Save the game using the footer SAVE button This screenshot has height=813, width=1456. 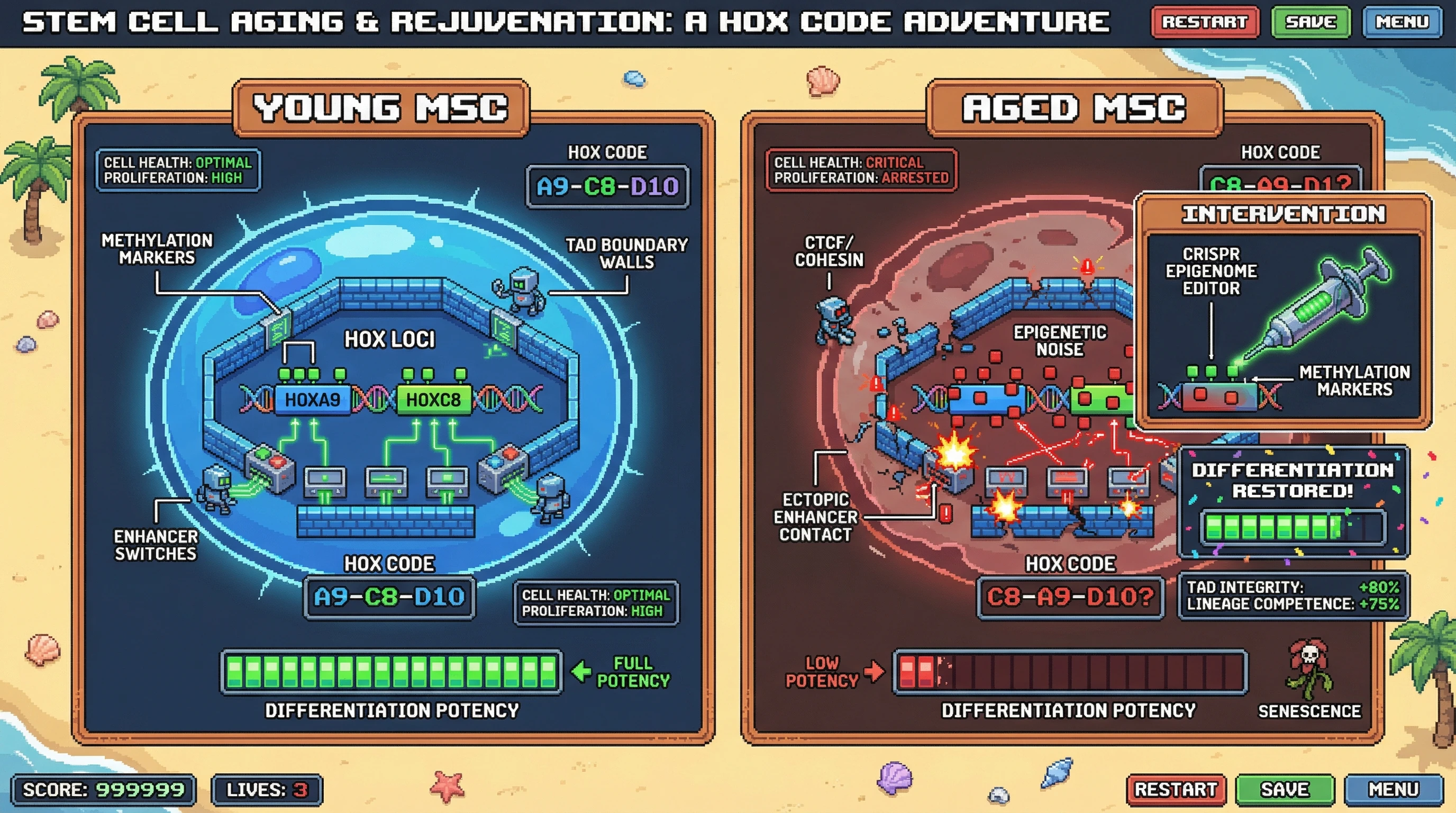click(1285, 789)
